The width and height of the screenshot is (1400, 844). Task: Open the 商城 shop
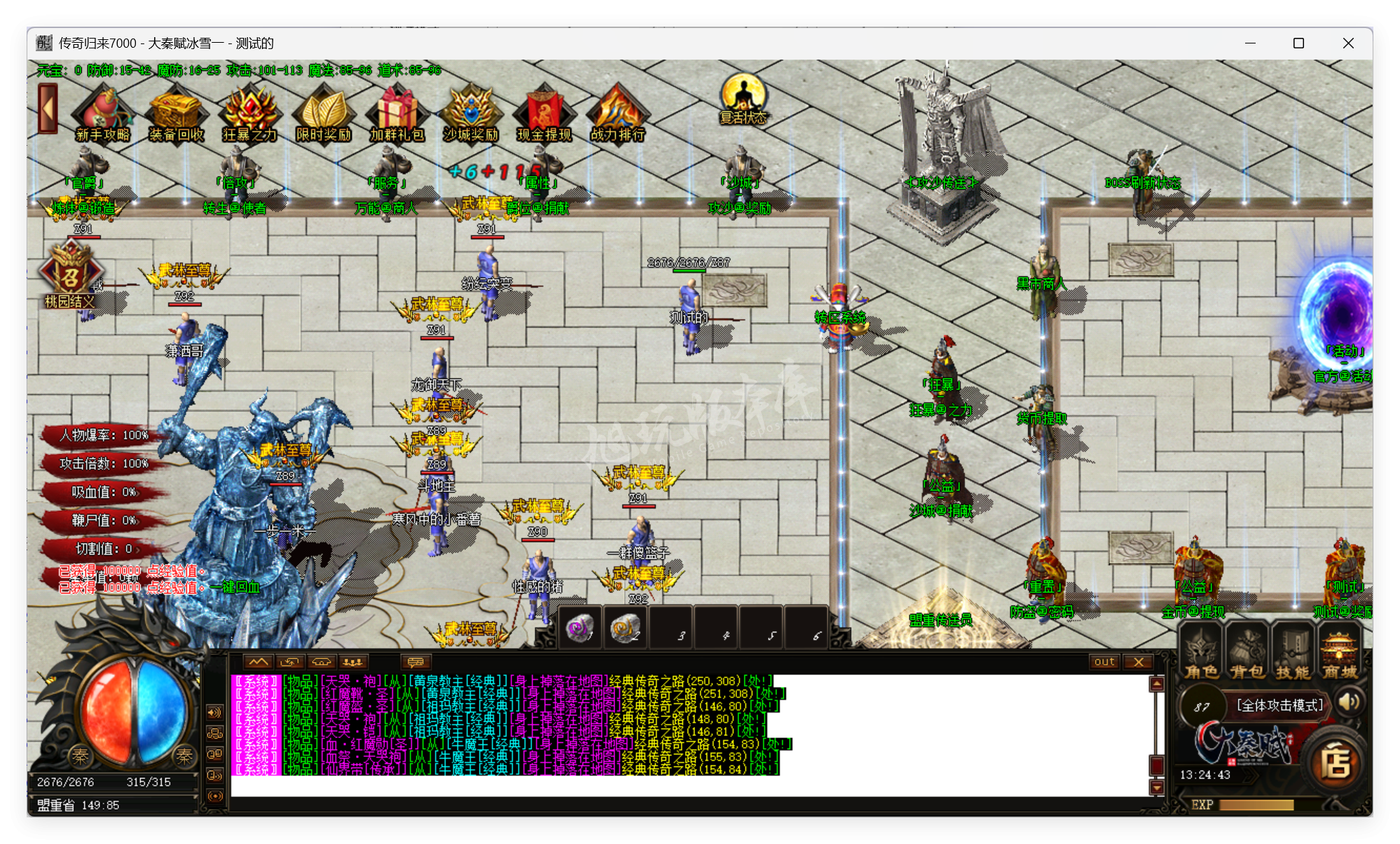(1340, 653)
